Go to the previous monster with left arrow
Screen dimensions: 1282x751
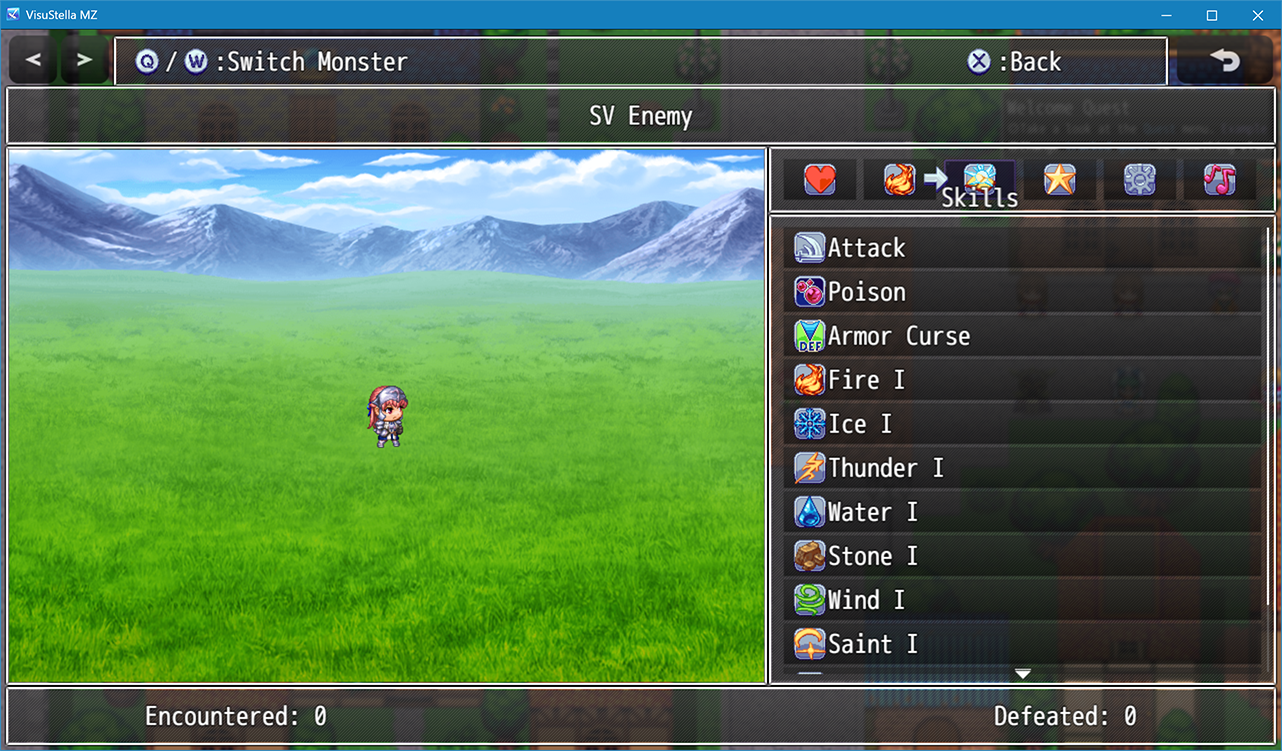click(x=34, y=60)
